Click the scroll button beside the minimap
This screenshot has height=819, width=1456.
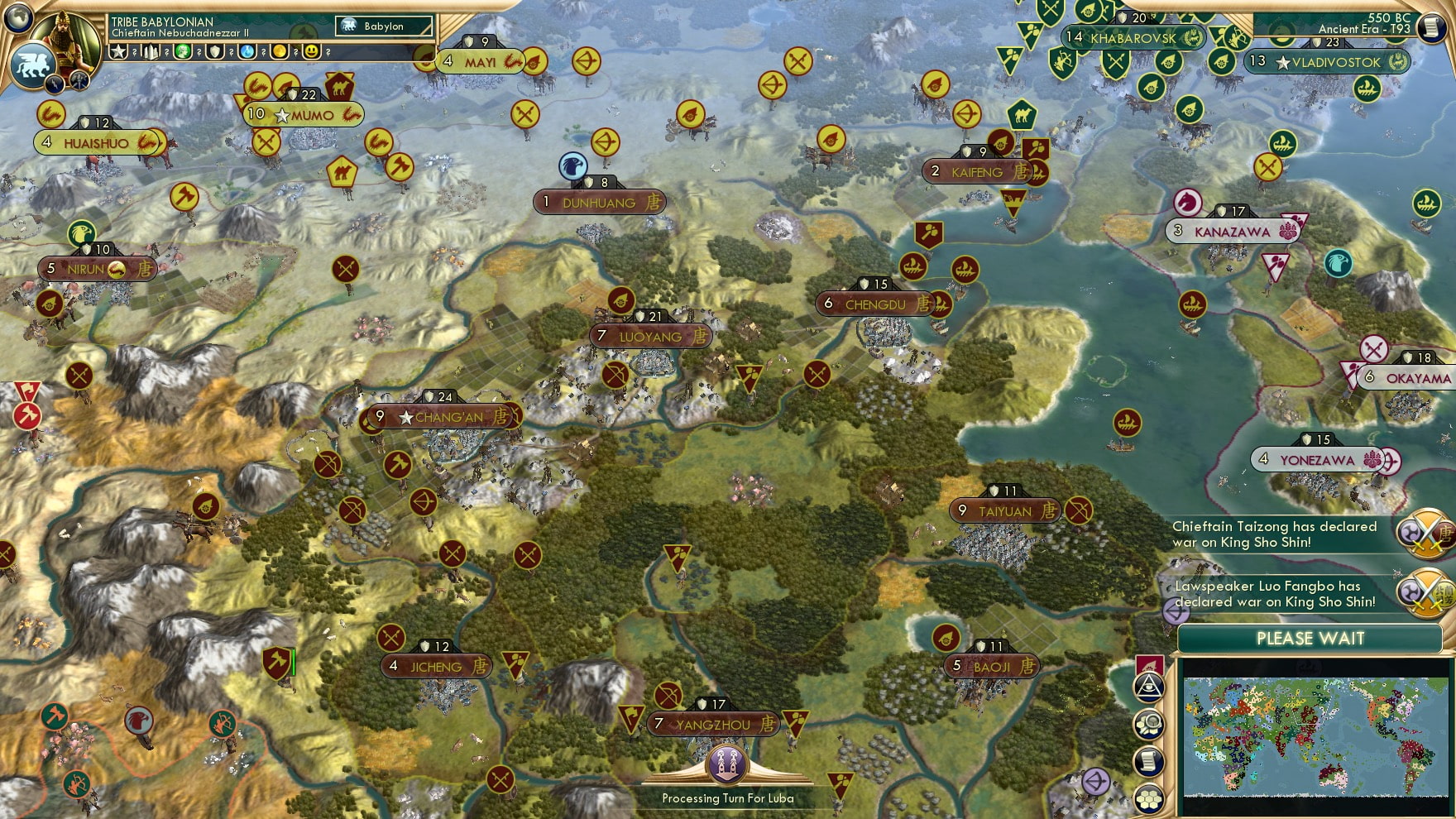[x=1149, y=762]
